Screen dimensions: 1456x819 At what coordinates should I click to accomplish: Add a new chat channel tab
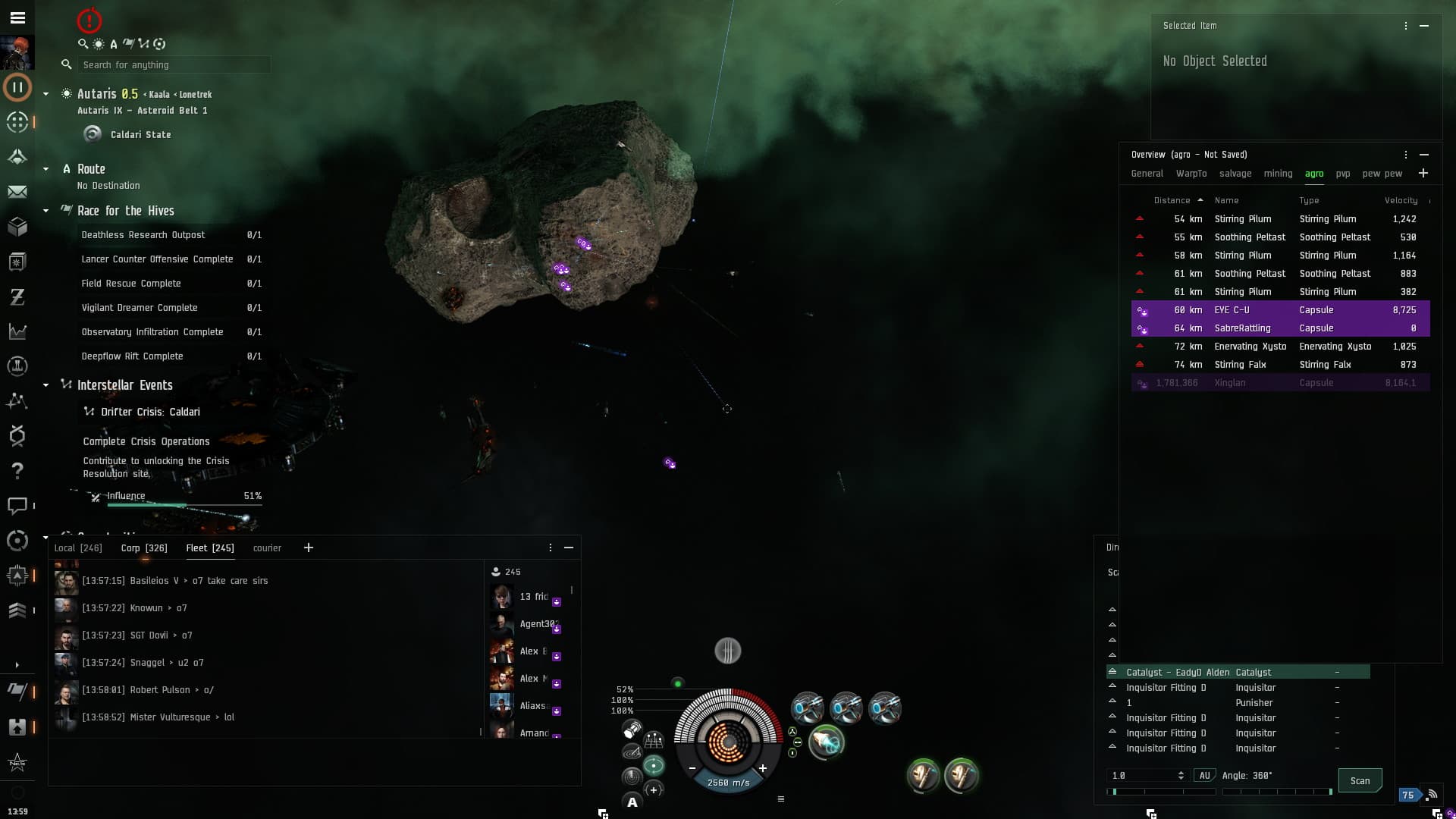click(309, 548)
